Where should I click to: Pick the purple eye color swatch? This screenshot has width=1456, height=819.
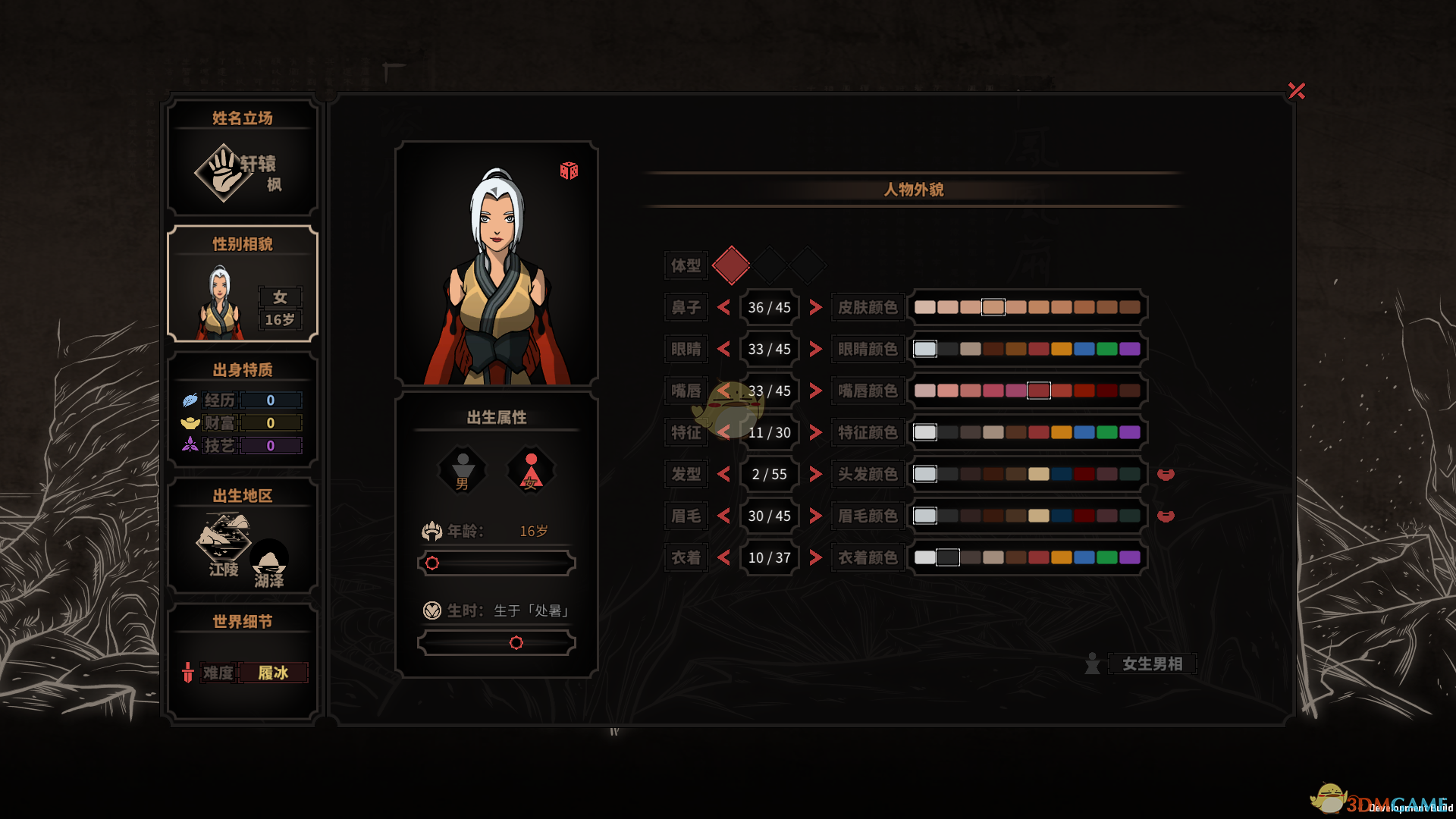(x=1129, y=349)
